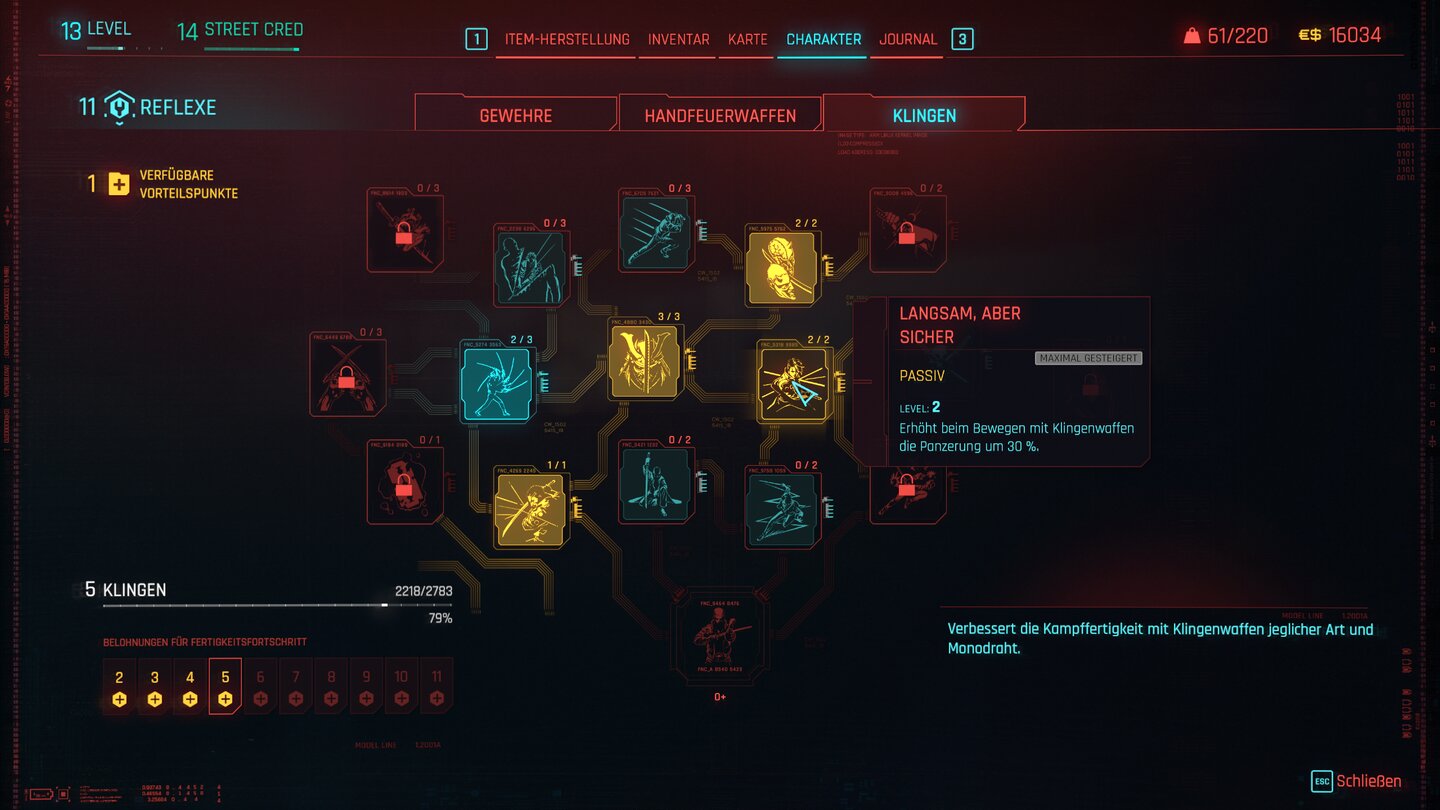Open the INVENTAR menu item
The height and width of the screenshot is (810, 1440).
coord(677,39)
